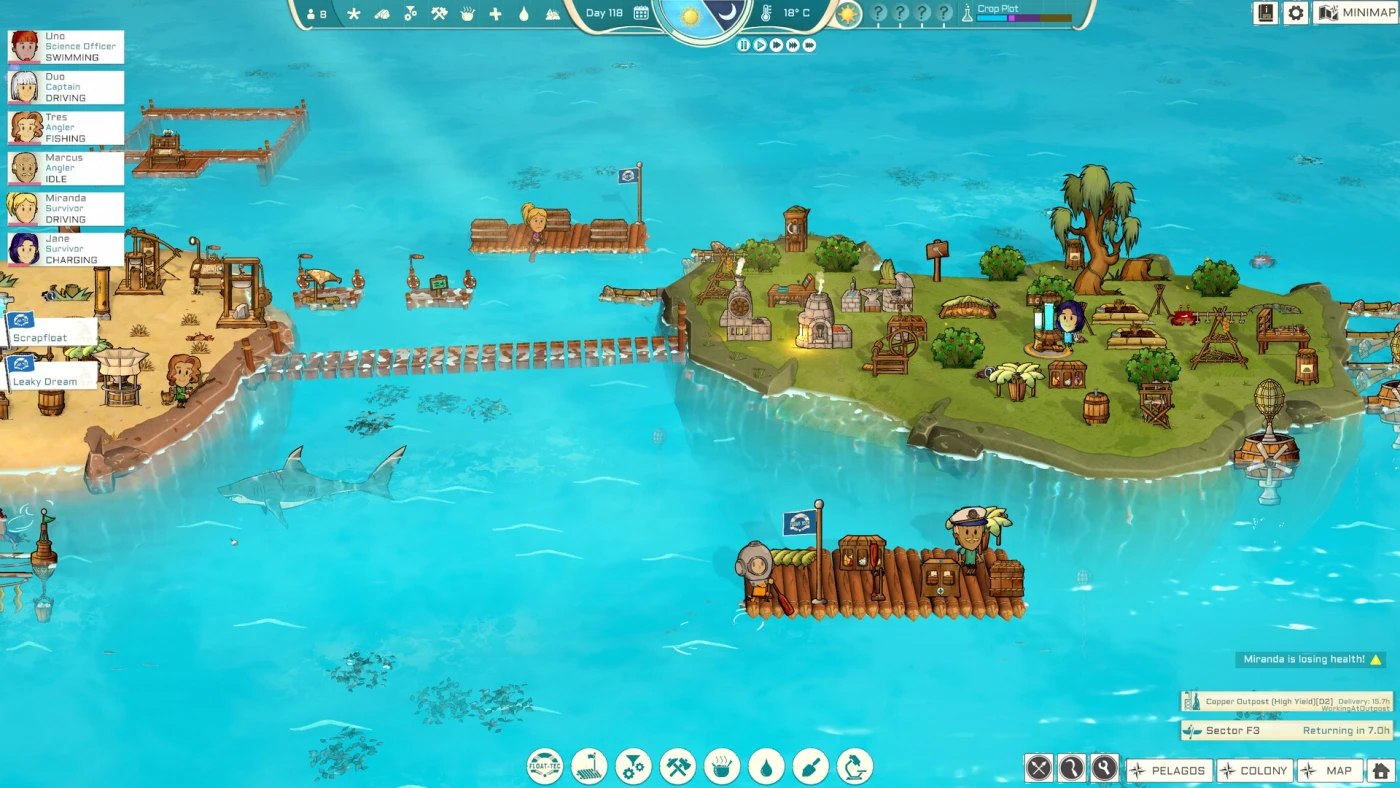The image size is (1400, 788).
Task: Set fastest game speed
Action: (x=809, y=45)
